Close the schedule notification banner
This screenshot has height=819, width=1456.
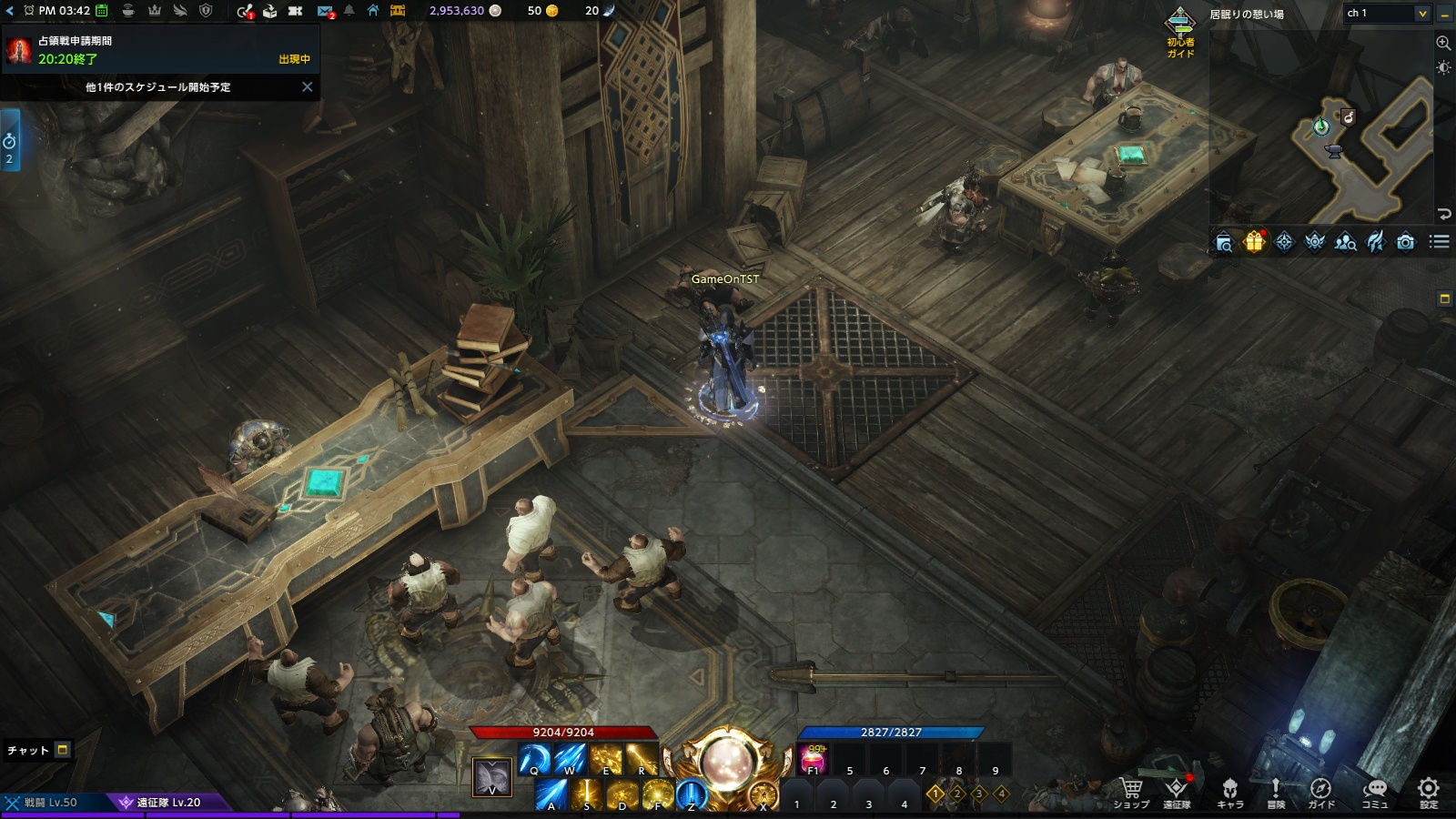pos(307,87)
